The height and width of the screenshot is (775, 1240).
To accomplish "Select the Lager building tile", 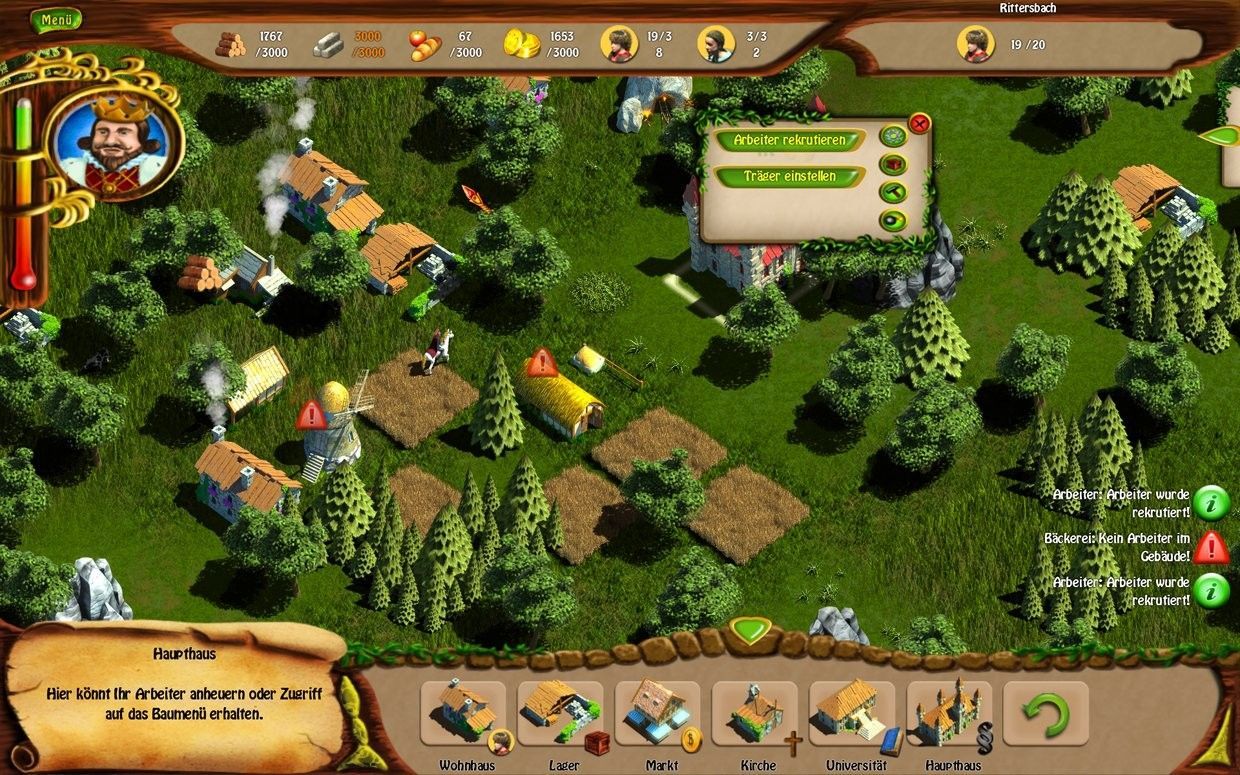I will click(559, 713).
